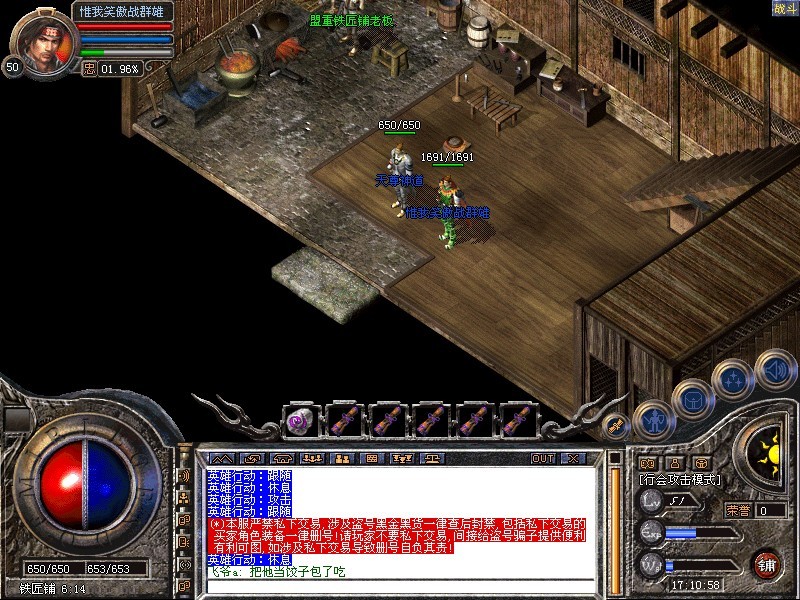Switch the 行会攻击模式 attack mode text

(x=680, y=481)
